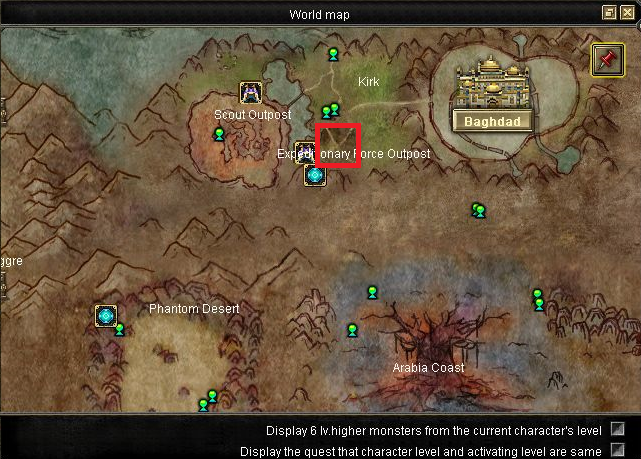This screenshot has height=459, width=641.
Task: Select the cyan portal near Phantom Desert
Action: (x=106, y=316)
